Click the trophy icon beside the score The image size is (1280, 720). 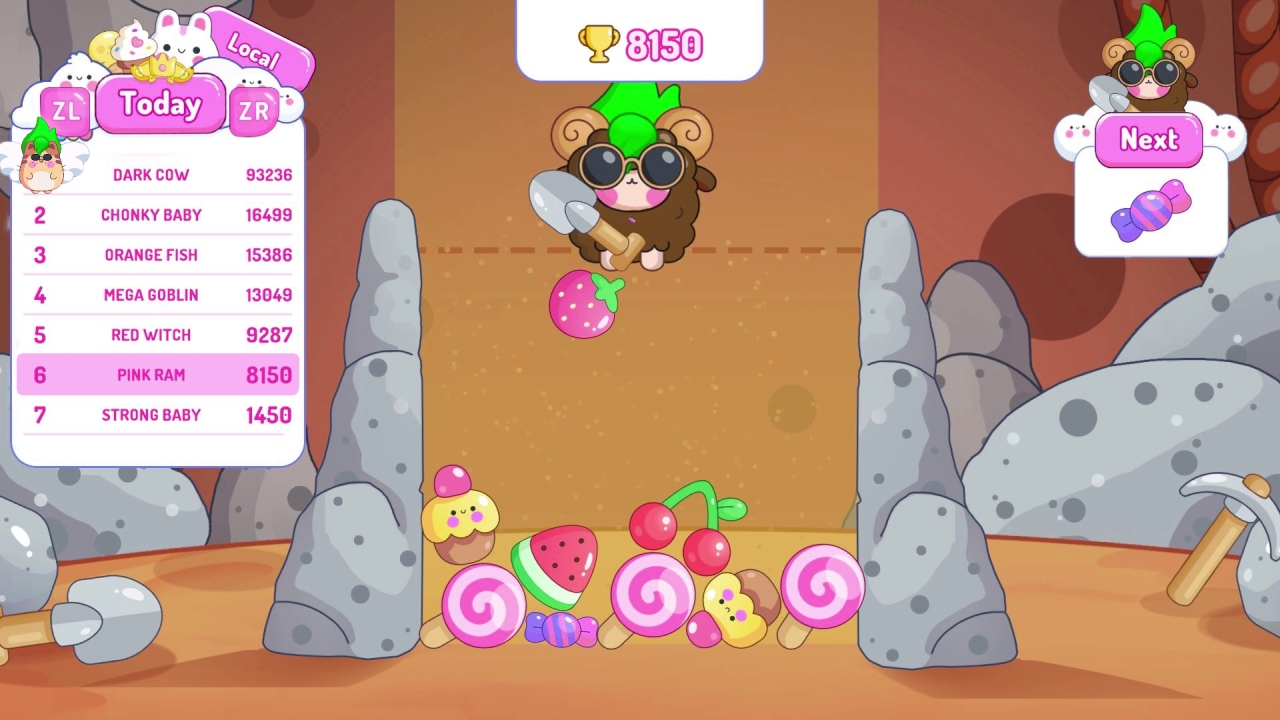[x=598, y=43]
